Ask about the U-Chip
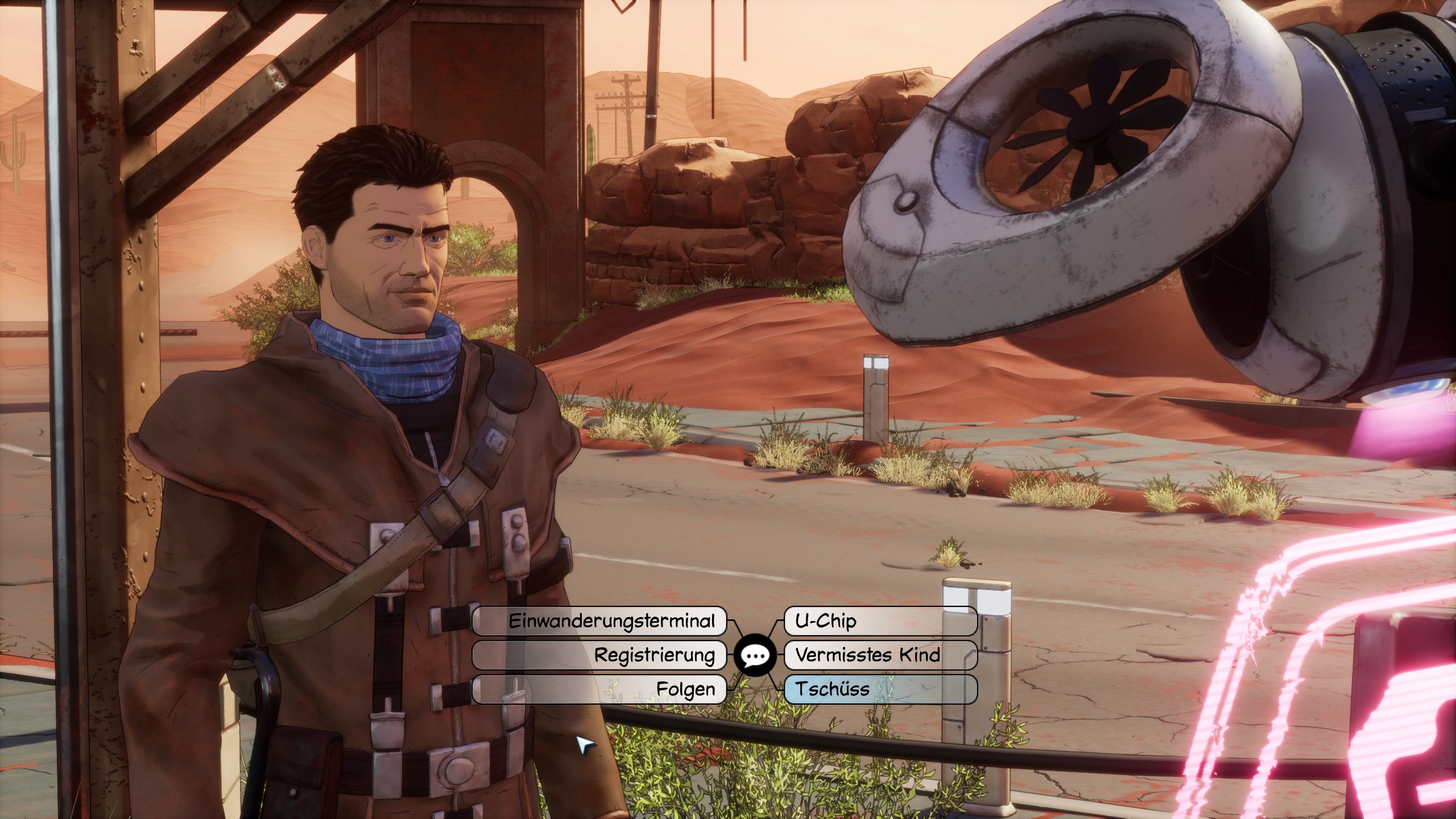This screenshot has height=819, width=1456. coord(880,621)
